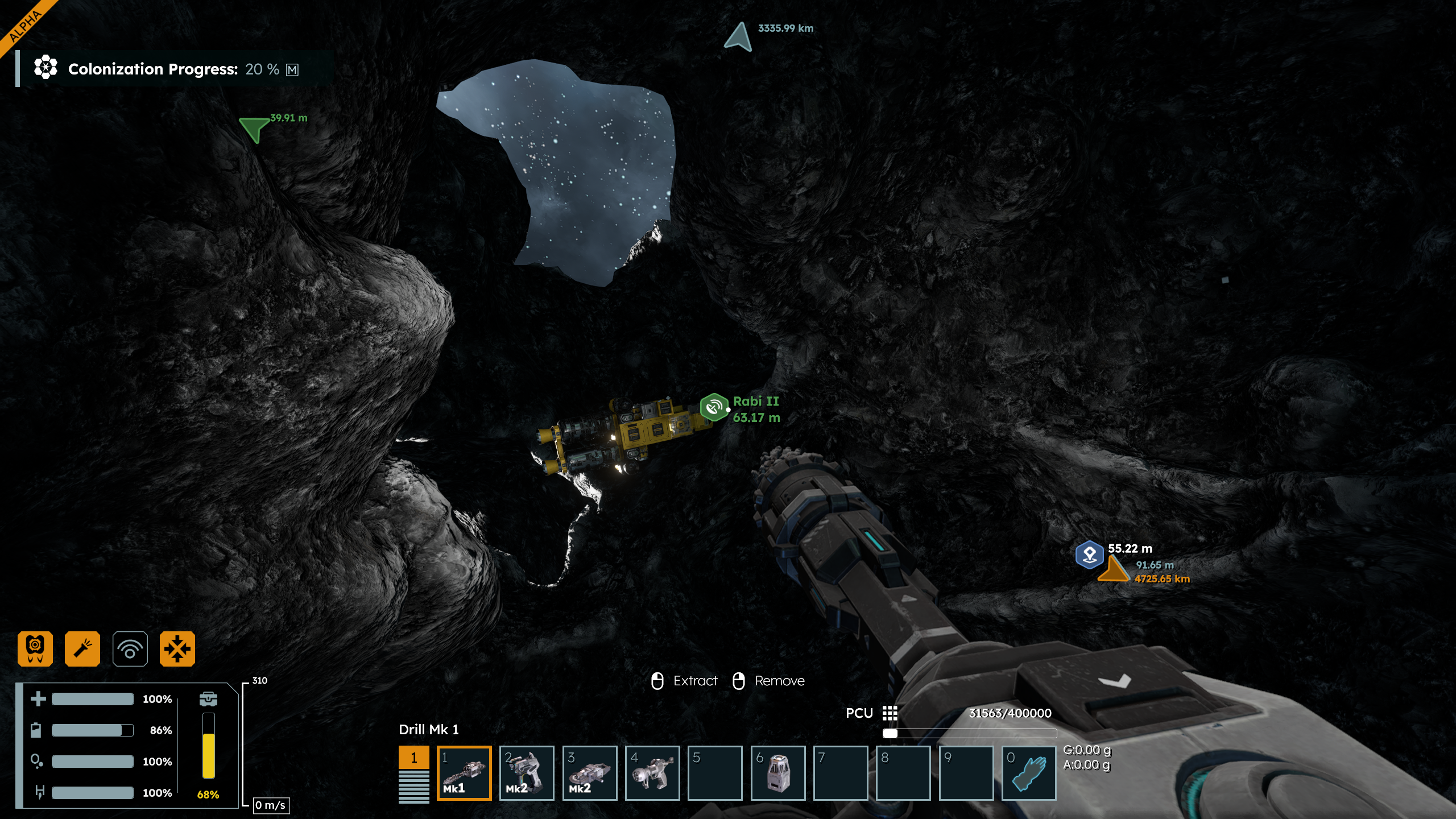The width and height of the screenshot is (1456, 819).
Task: Click the green 39.91 m waypoint arrow
Action: coord(254,129)
